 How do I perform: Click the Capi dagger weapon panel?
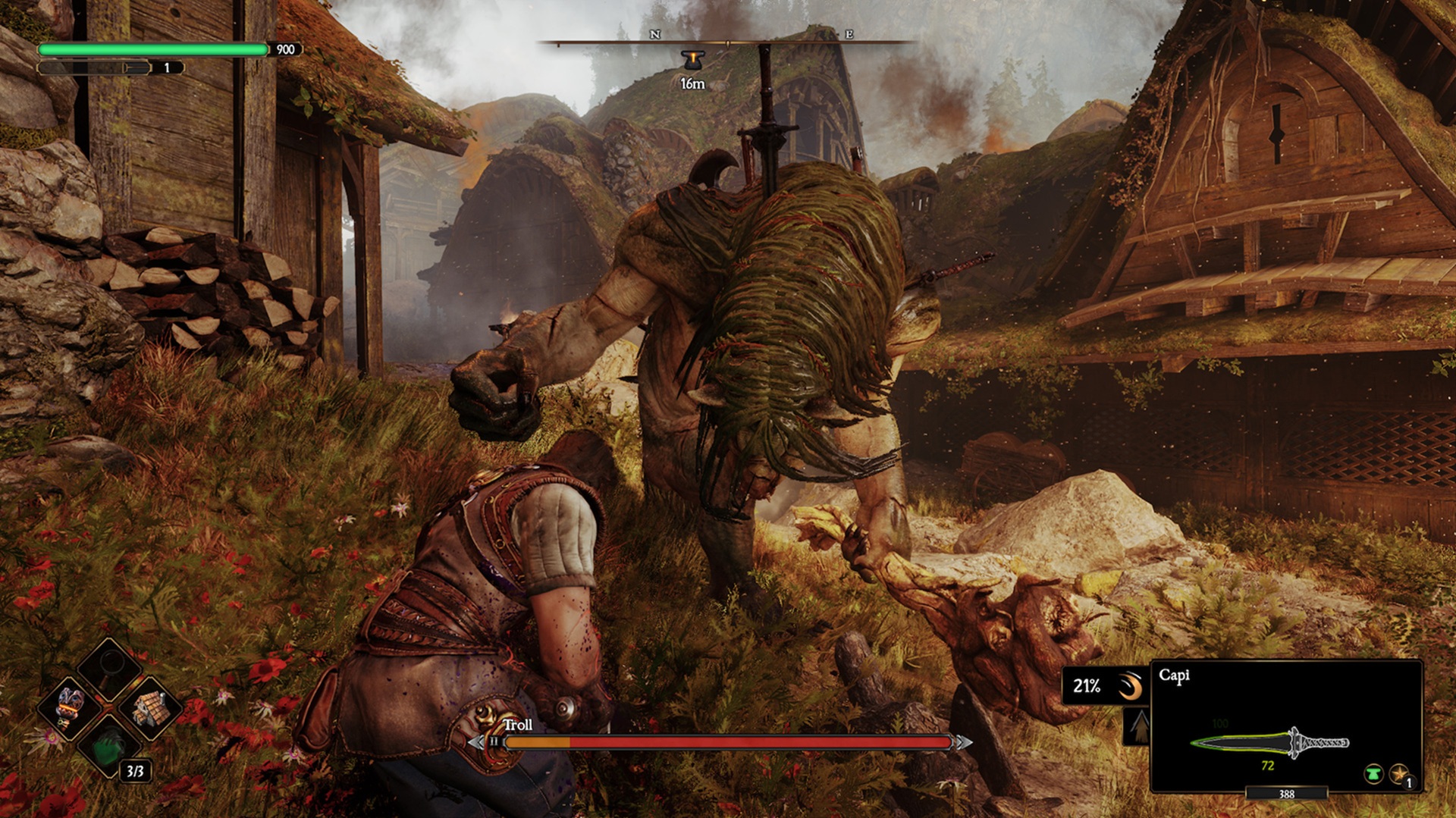(1286, 726)
